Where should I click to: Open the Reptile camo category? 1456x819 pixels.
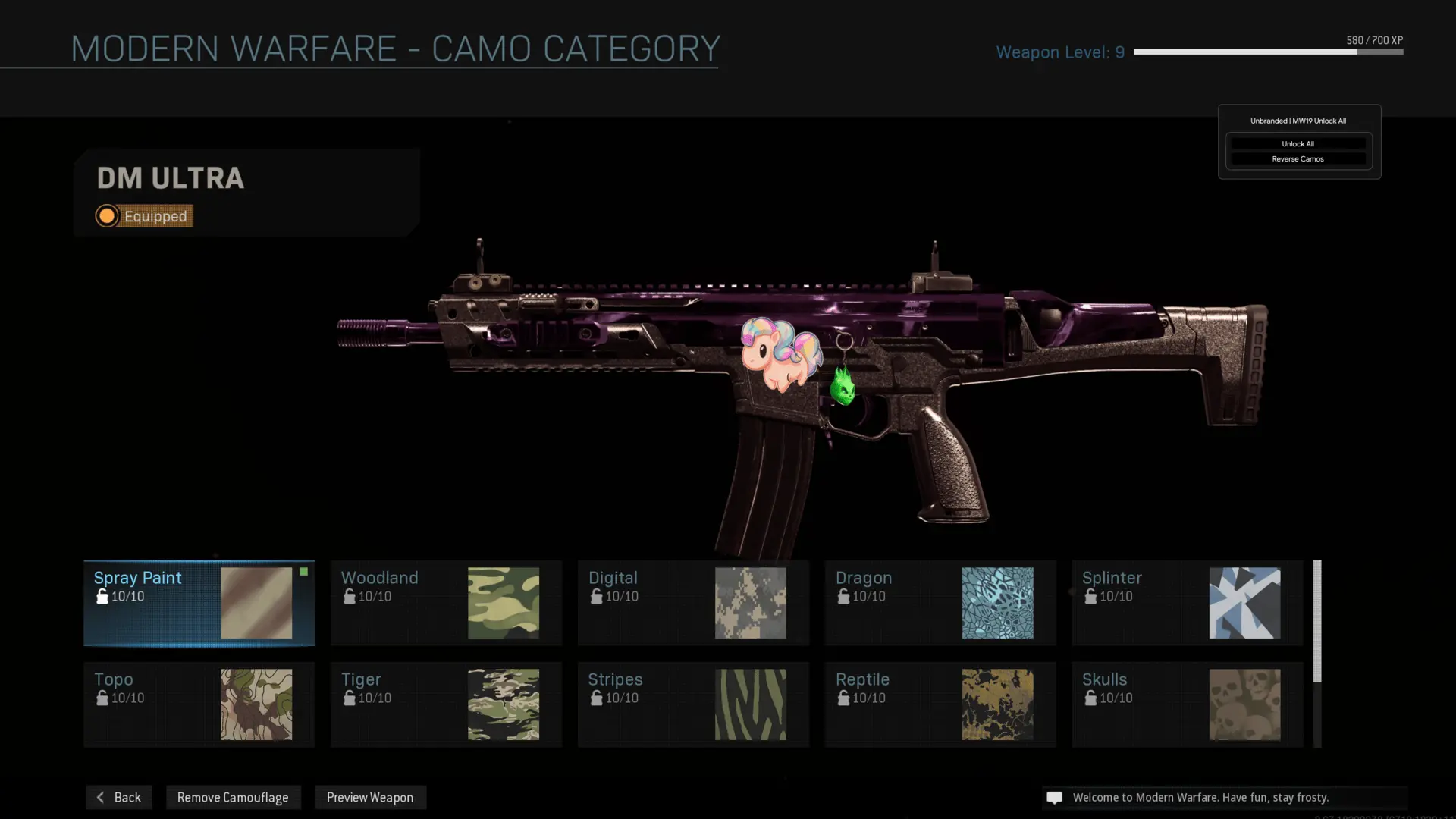point(940,704)
